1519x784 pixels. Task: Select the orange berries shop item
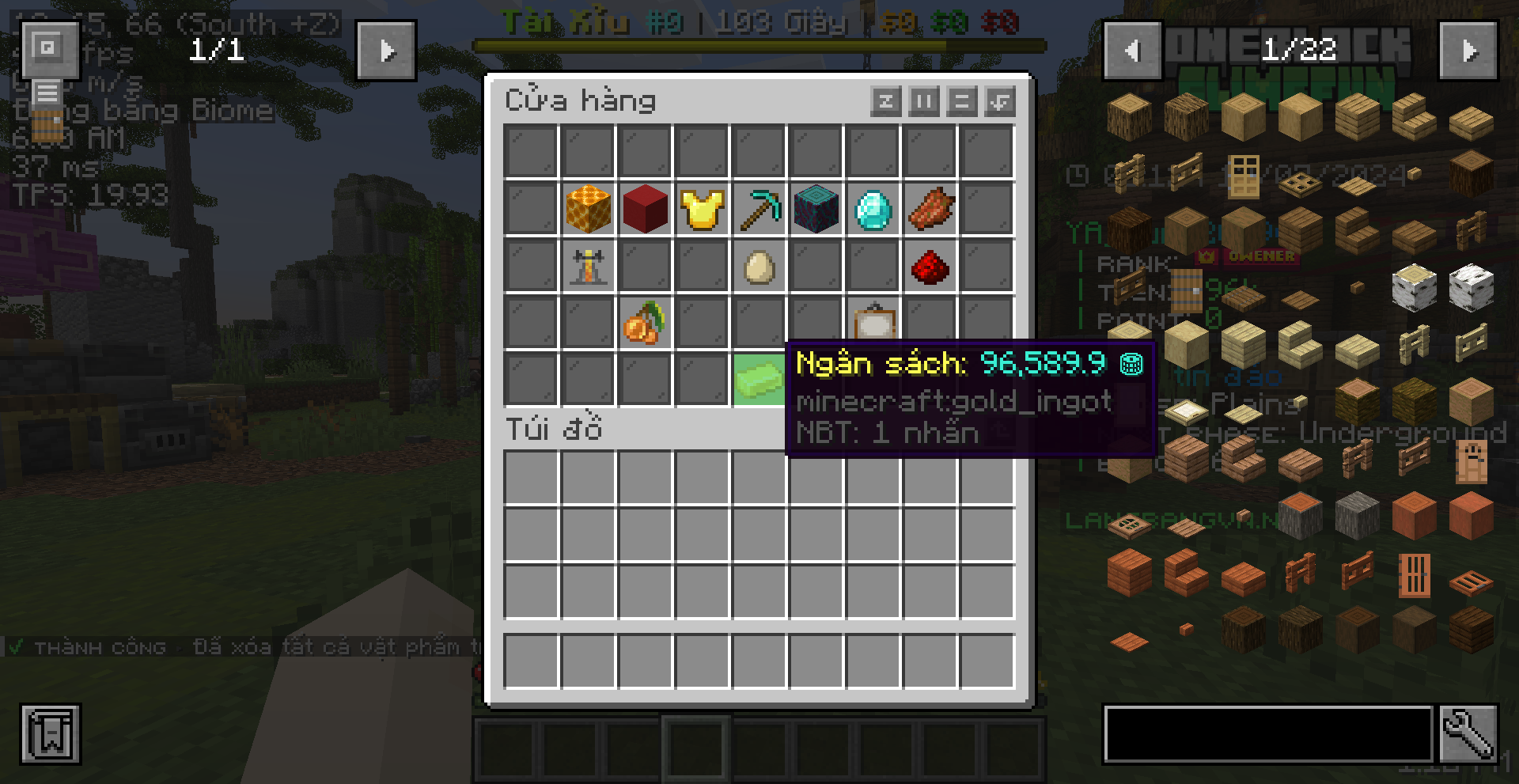[645, 324]
